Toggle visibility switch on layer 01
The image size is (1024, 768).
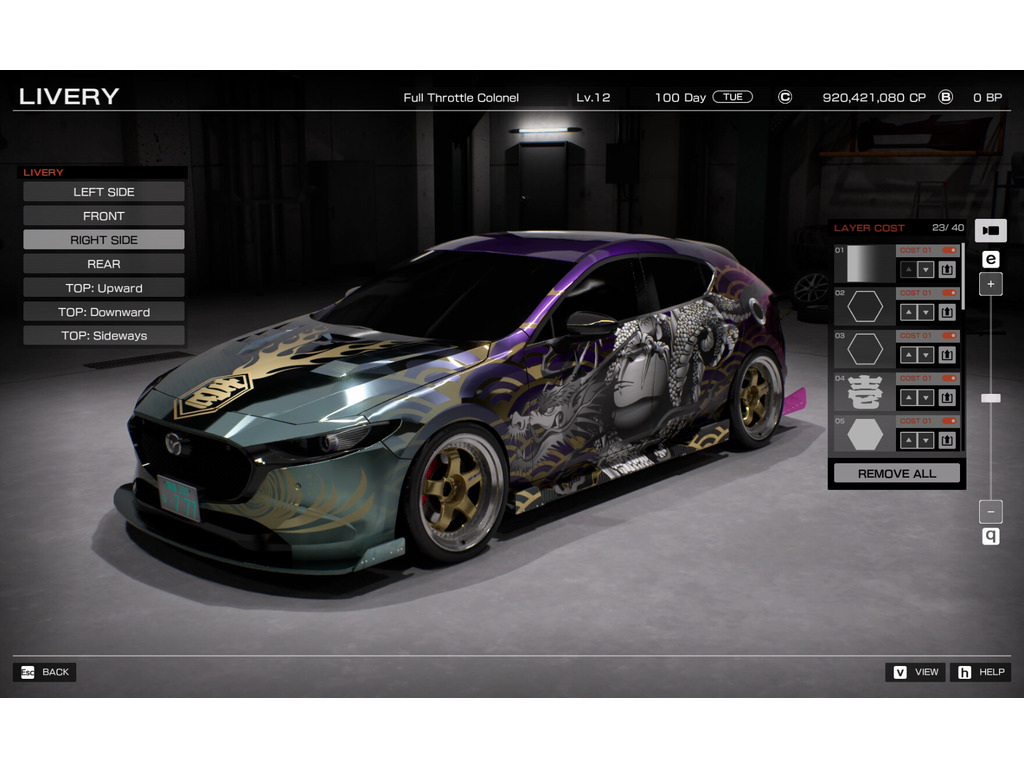[949, 250]
